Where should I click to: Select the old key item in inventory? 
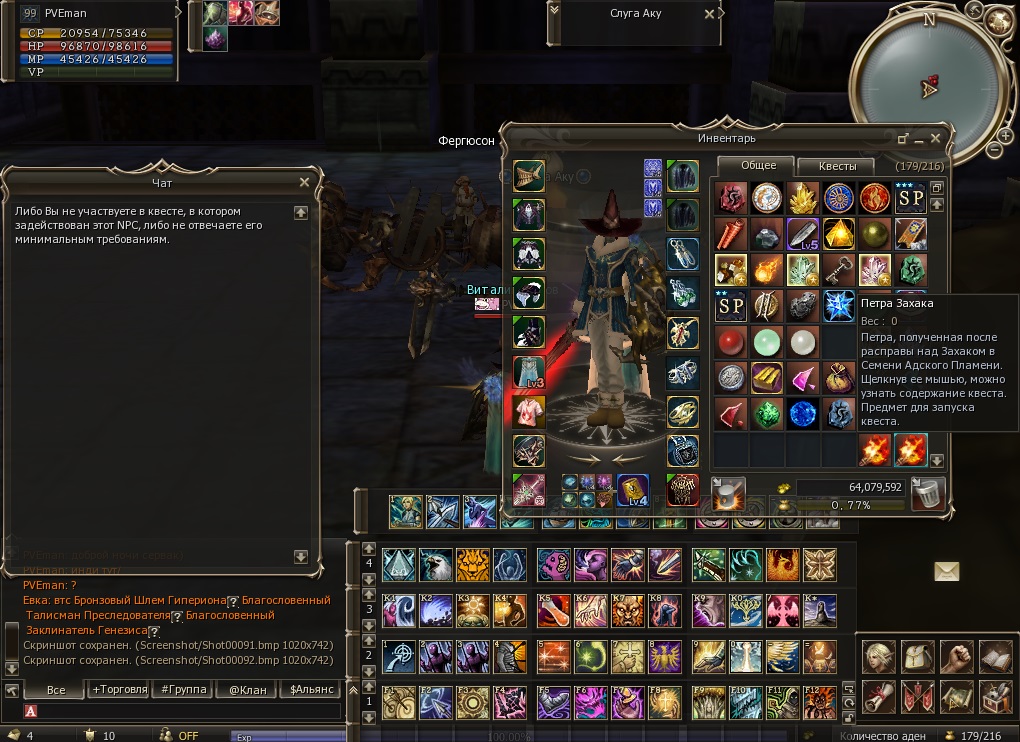pos(837,269)
